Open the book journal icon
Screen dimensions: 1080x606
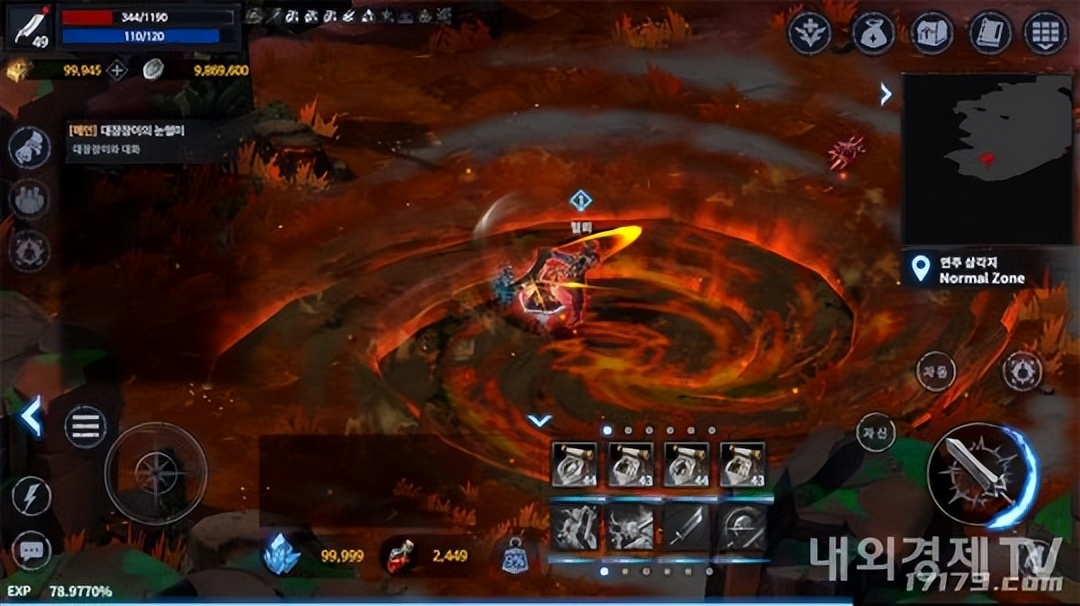[990, 34]
